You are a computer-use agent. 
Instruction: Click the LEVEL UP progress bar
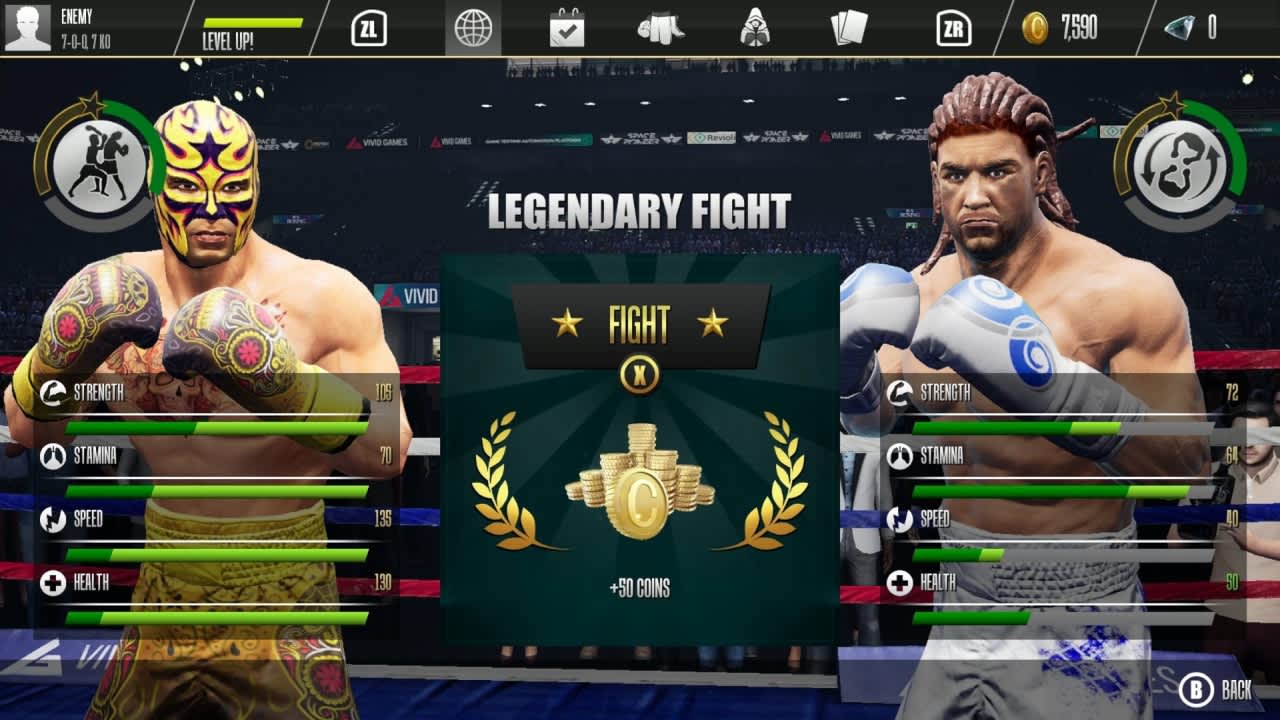coord(255,28)
